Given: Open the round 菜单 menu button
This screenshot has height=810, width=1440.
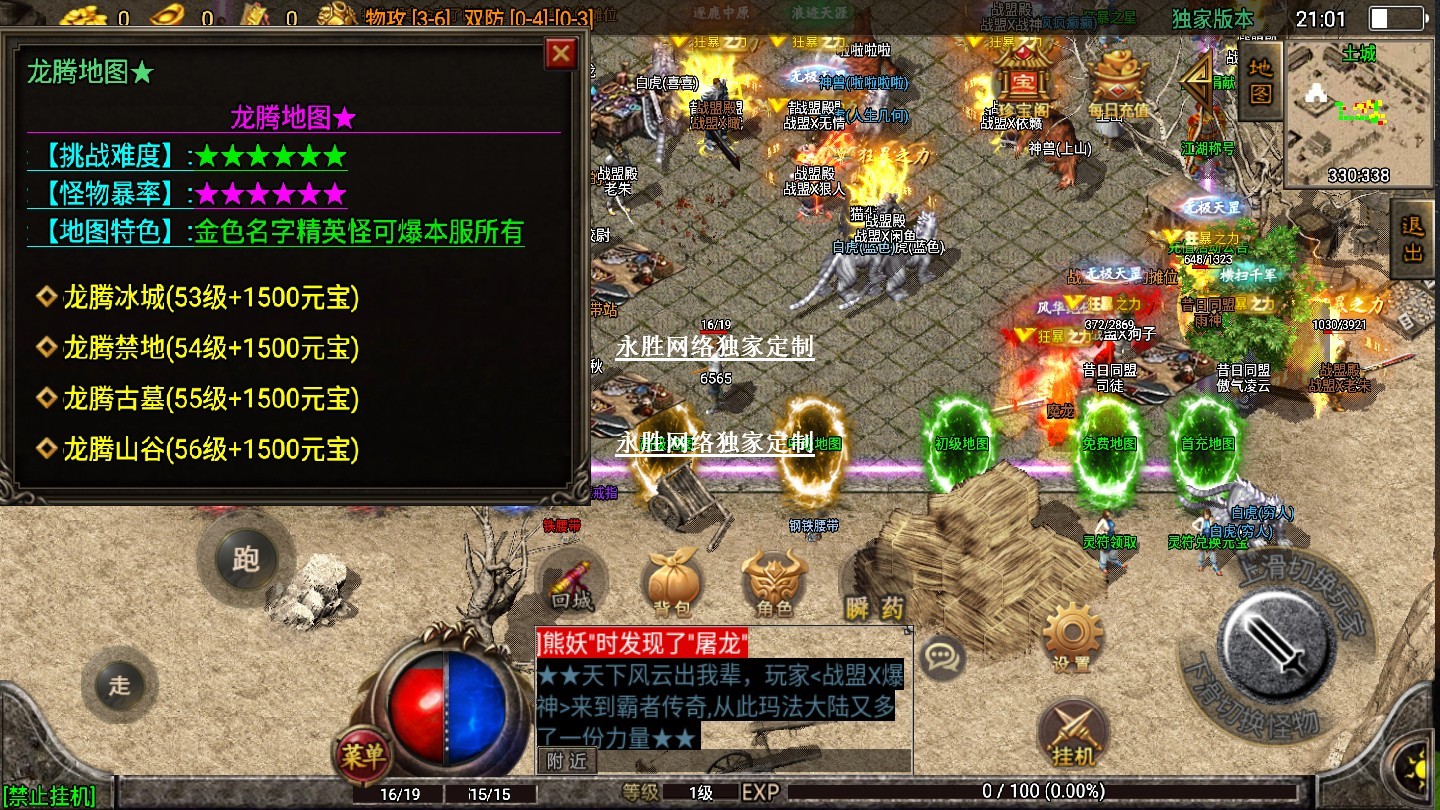Looking at the screenshot, I should [362, 756].
